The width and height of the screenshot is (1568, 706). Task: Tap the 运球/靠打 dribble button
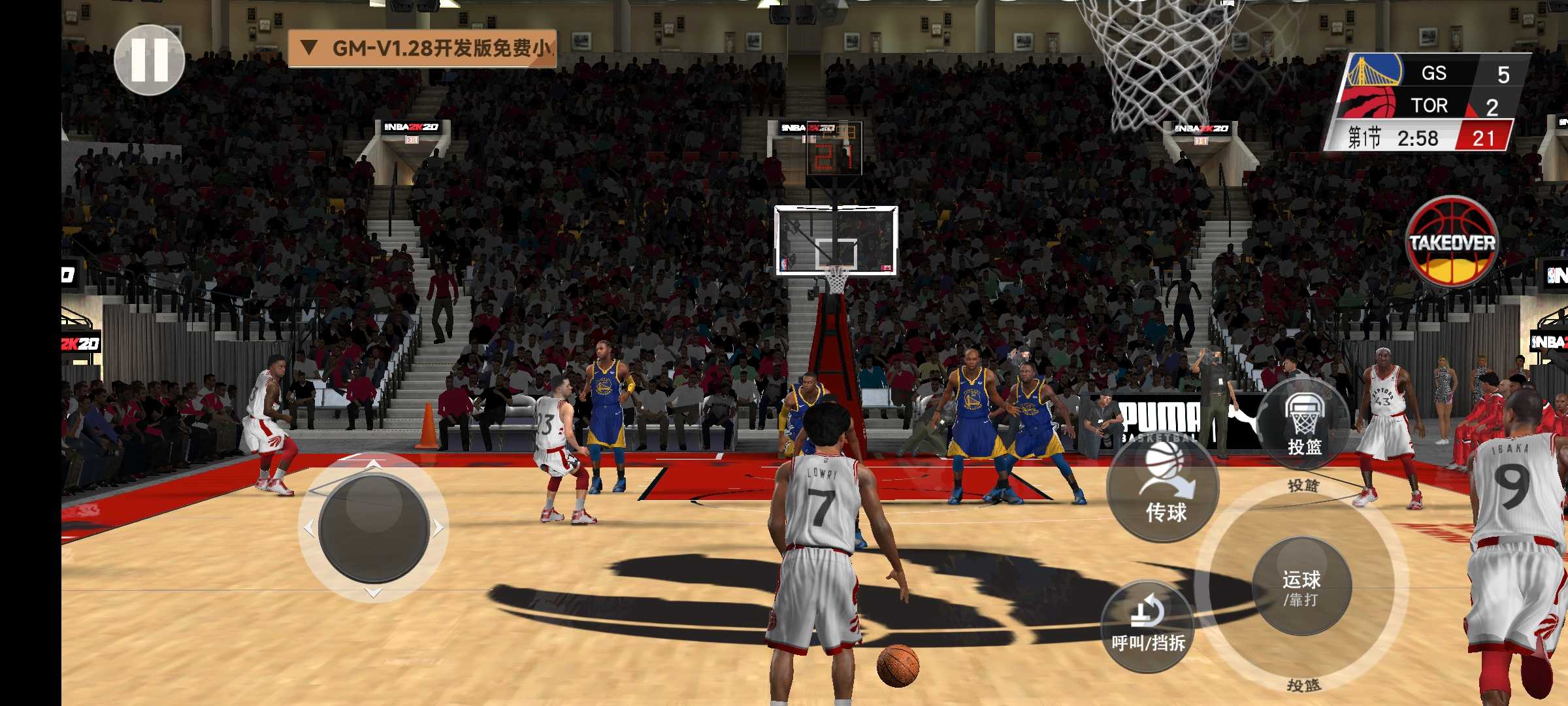[1301, 586]
